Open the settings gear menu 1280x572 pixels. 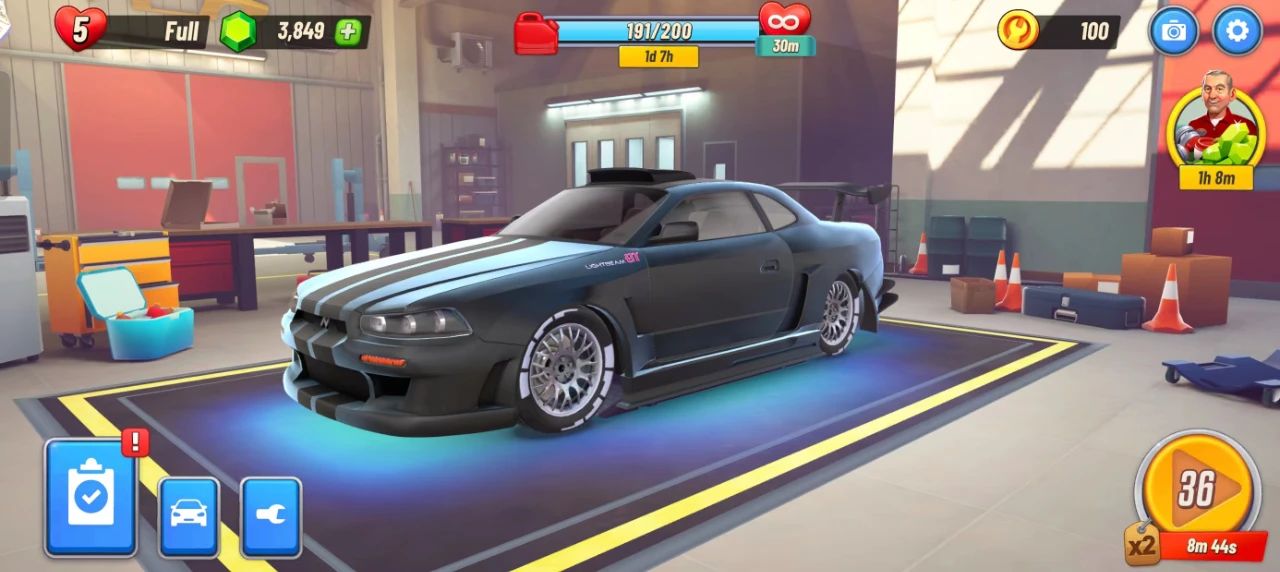(1237, 31)
